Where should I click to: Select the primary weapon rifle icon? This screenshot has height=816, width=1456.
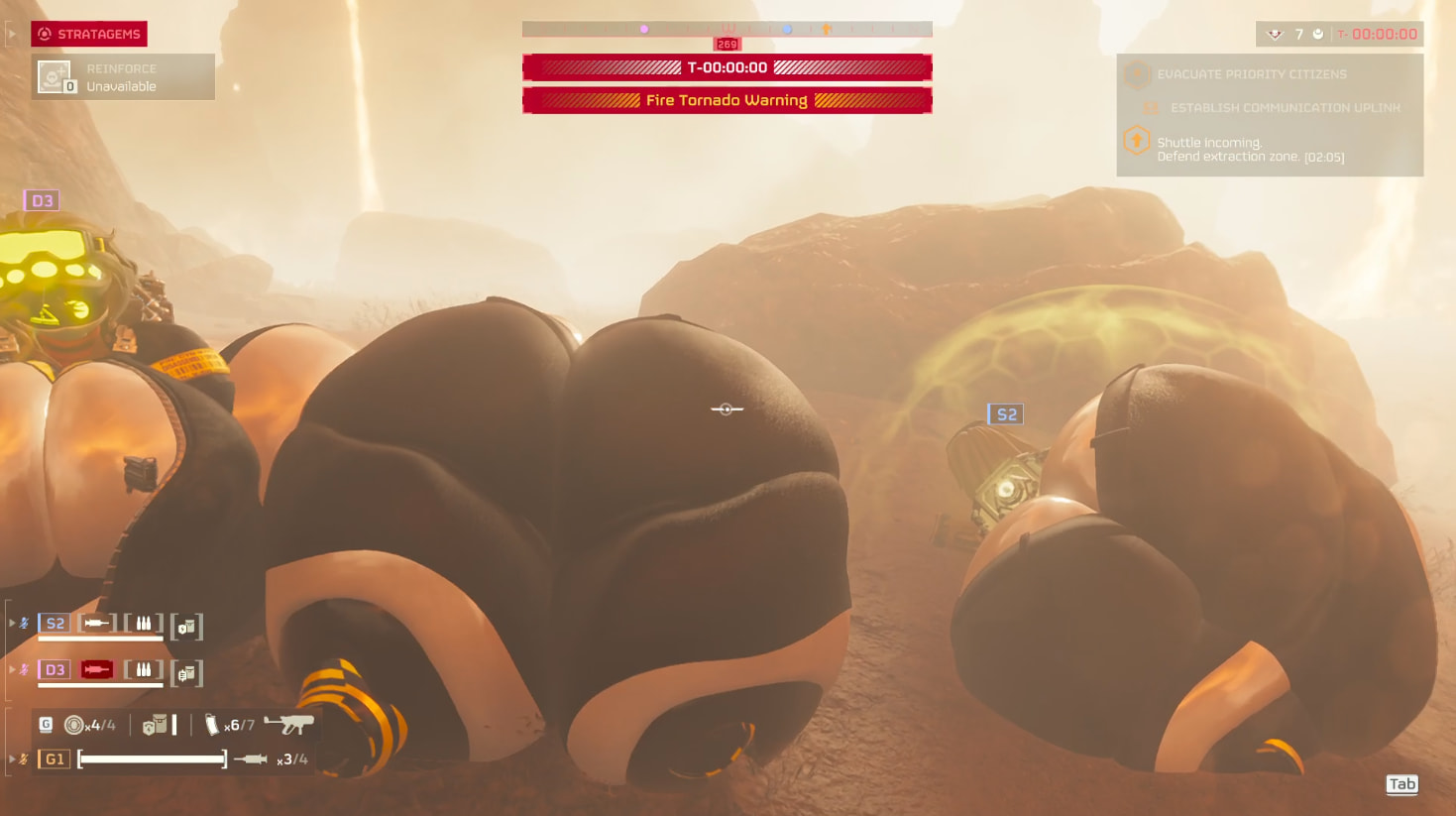click(x=288, y=725)
